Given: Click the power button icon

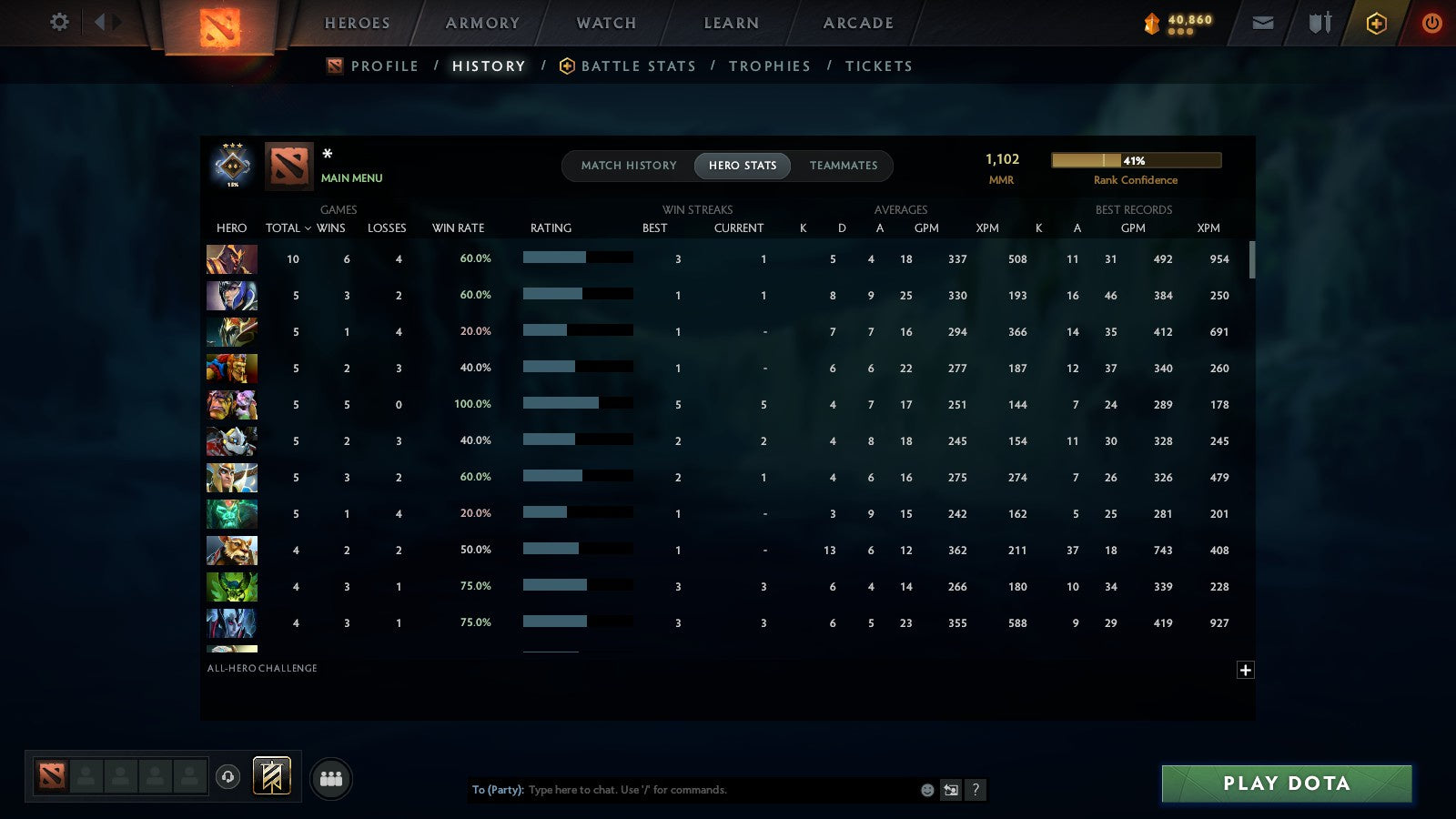Looking at the screenshot, I should (x=1431, y=23).
